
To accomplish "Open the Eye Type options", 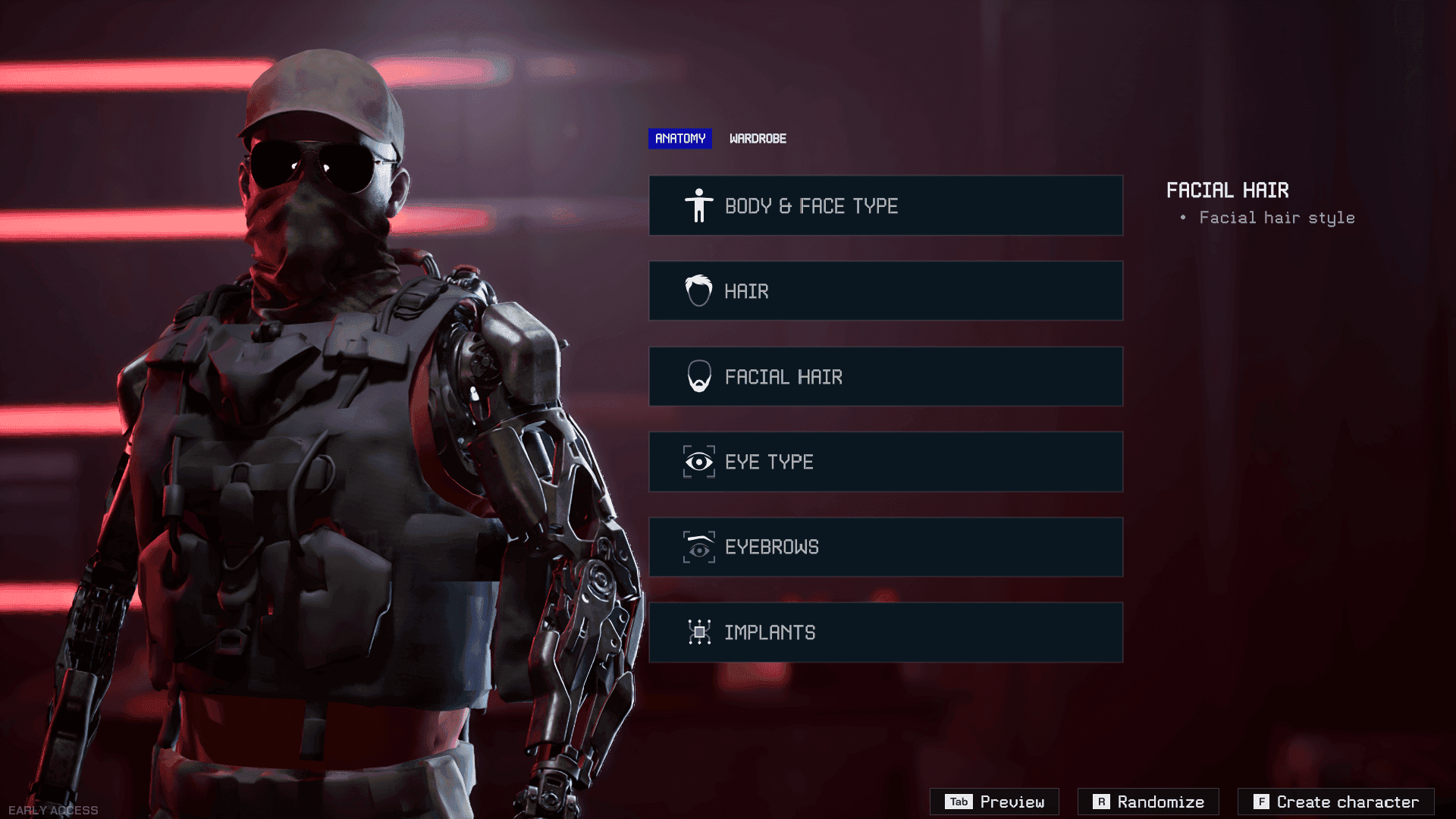I will [885, 462].
